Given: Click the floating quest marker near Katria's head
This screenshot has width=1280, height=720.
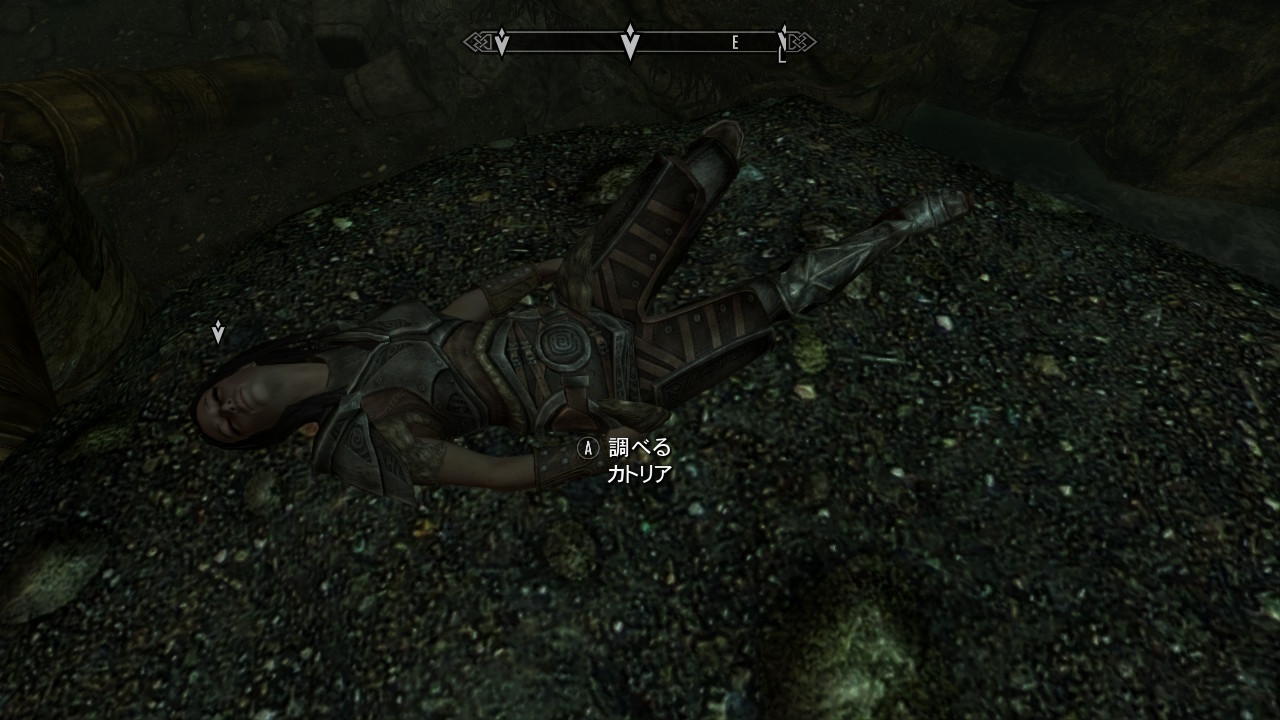Looking at the screenshot, I should pos(218,332).
